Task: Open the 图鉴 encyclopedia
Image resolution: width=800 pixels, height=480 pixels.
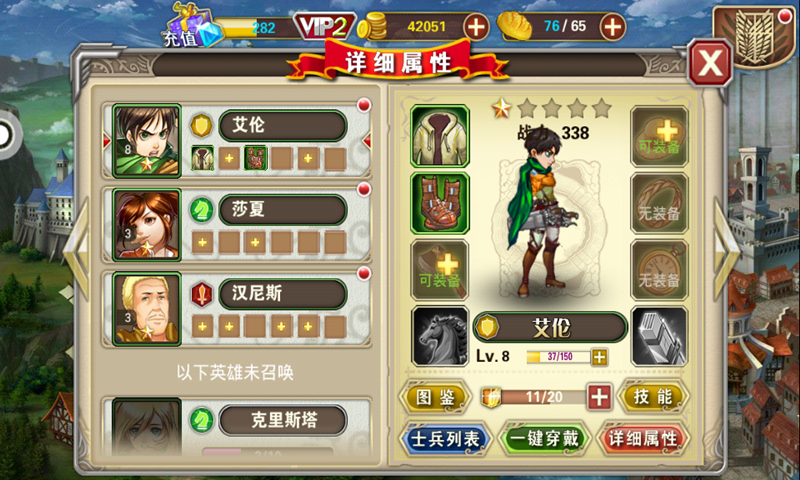Action: [434, 397]
